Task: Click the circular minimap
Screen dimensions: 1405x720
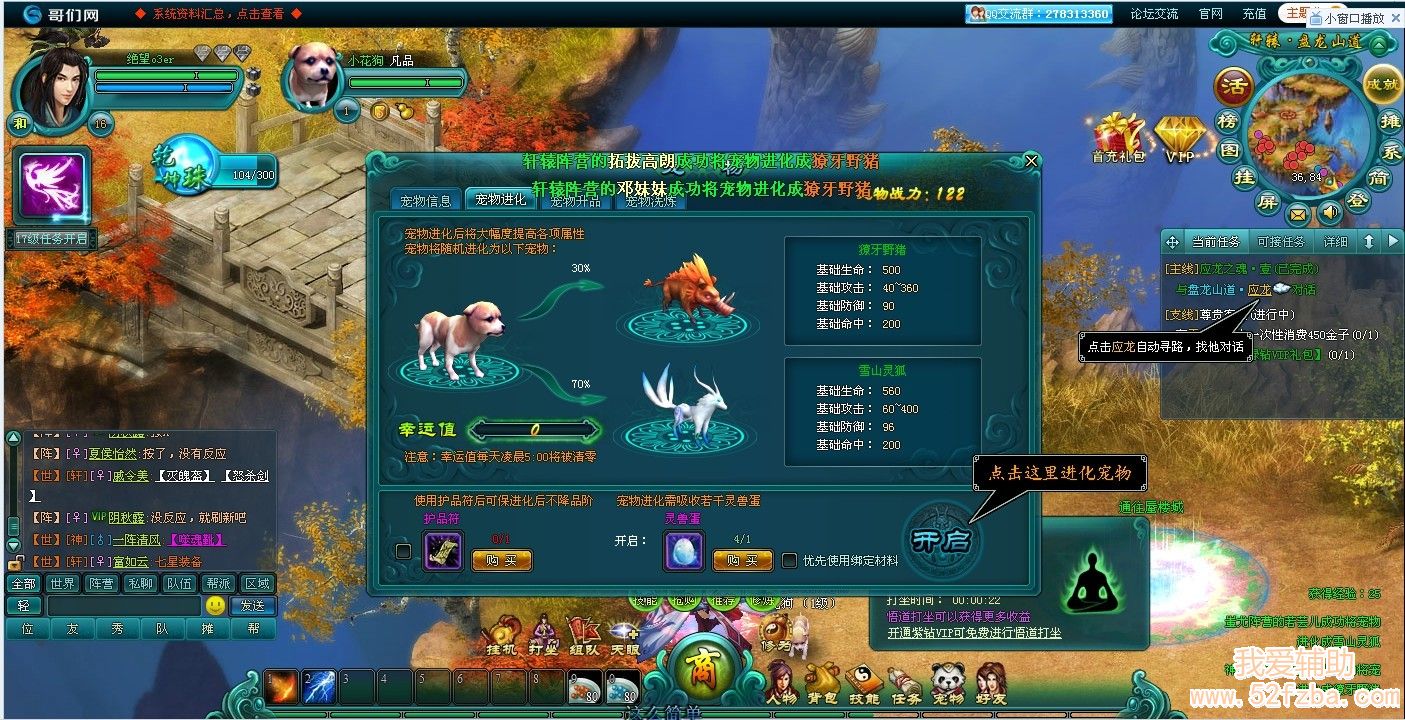Action: pos(1307,130)
